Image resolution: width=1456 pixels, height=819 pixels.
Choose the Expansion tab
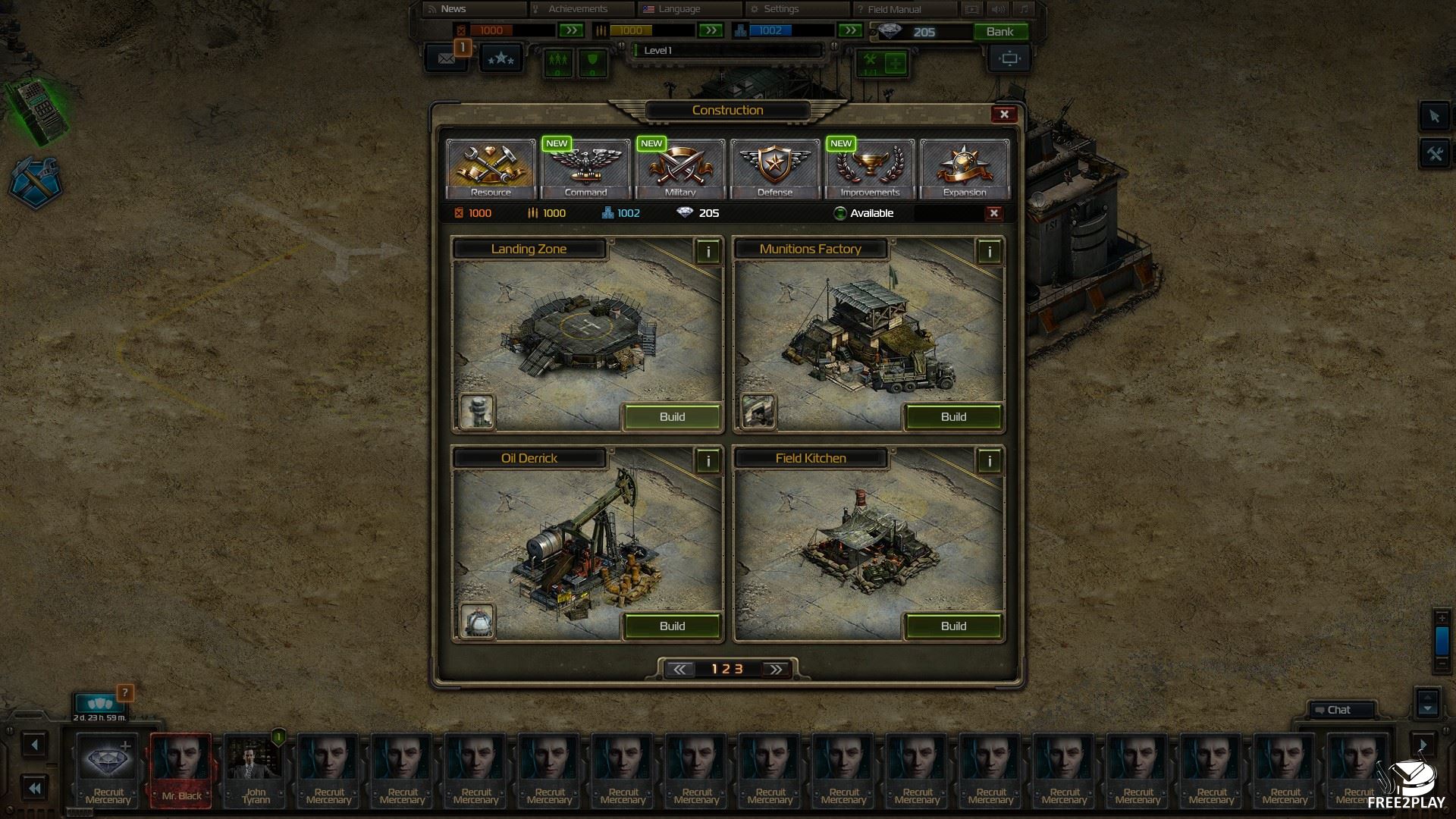[965, 168]
